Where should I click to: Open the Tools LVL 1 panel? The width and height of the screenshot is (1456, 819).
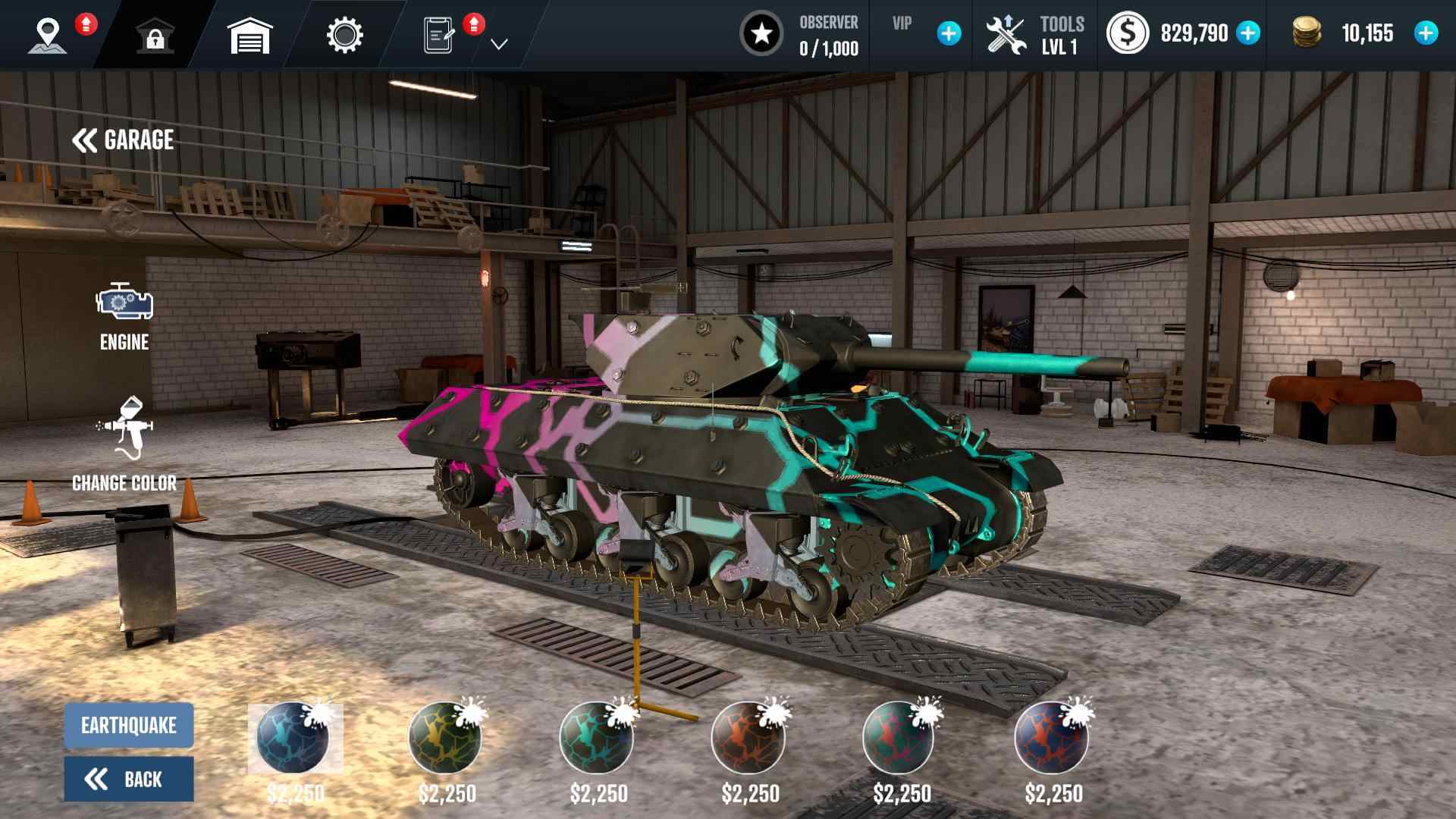[x=1034, y=35]
